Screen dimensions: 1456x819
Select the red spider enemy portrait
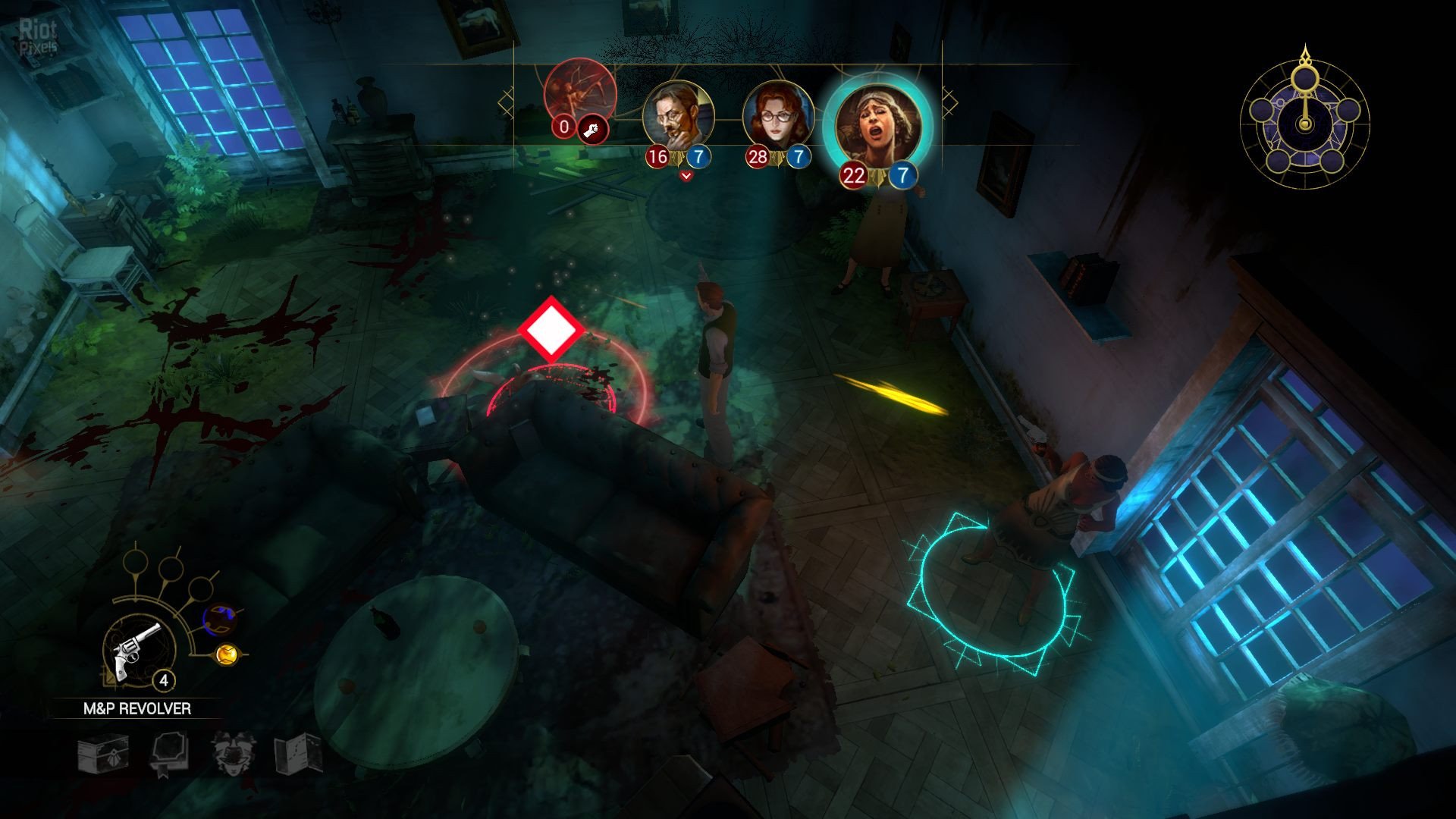click(579, 95)
